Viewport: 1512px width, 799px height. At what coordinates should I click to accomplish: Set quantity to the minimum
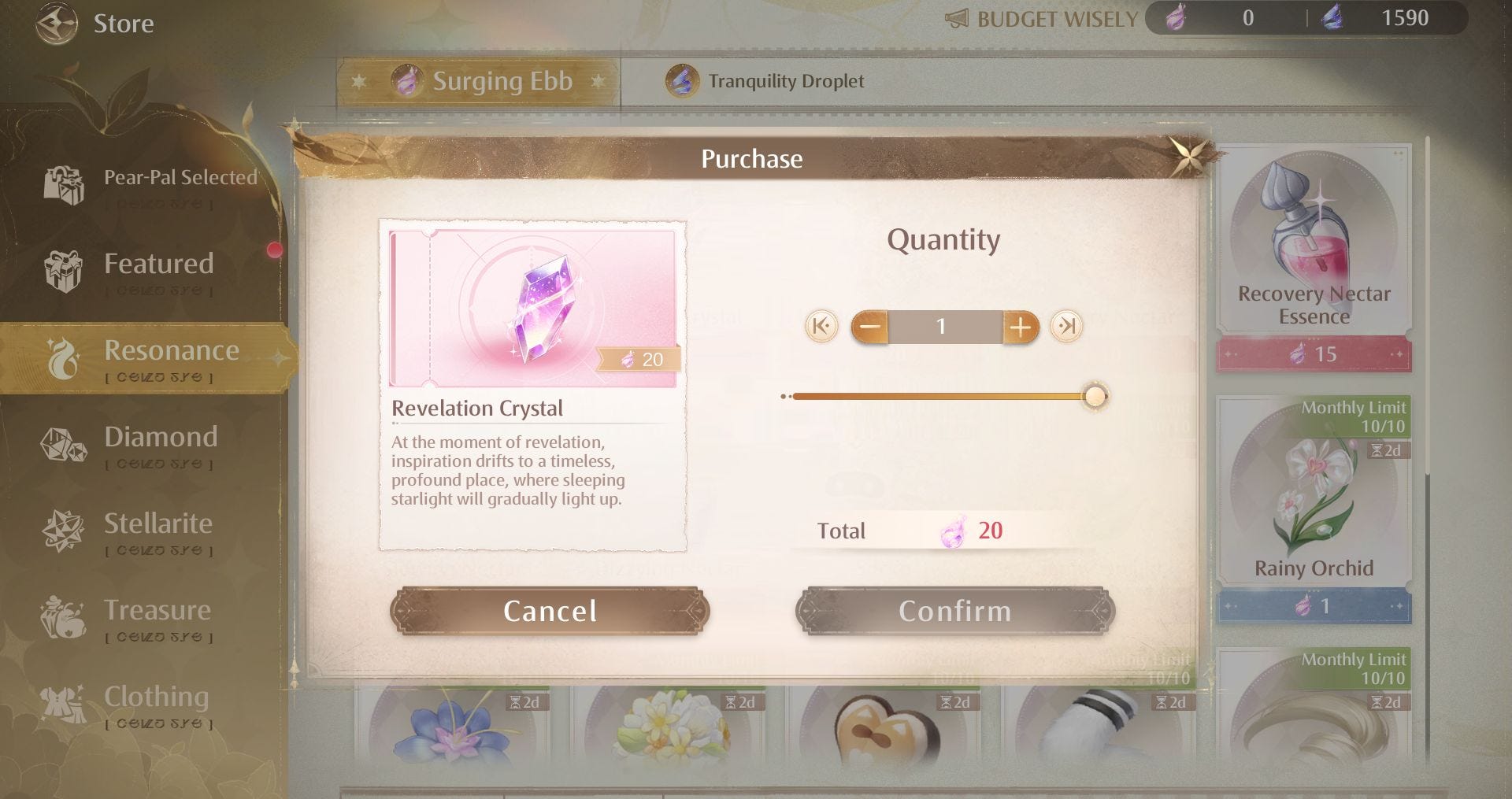(x=821, y=326)
